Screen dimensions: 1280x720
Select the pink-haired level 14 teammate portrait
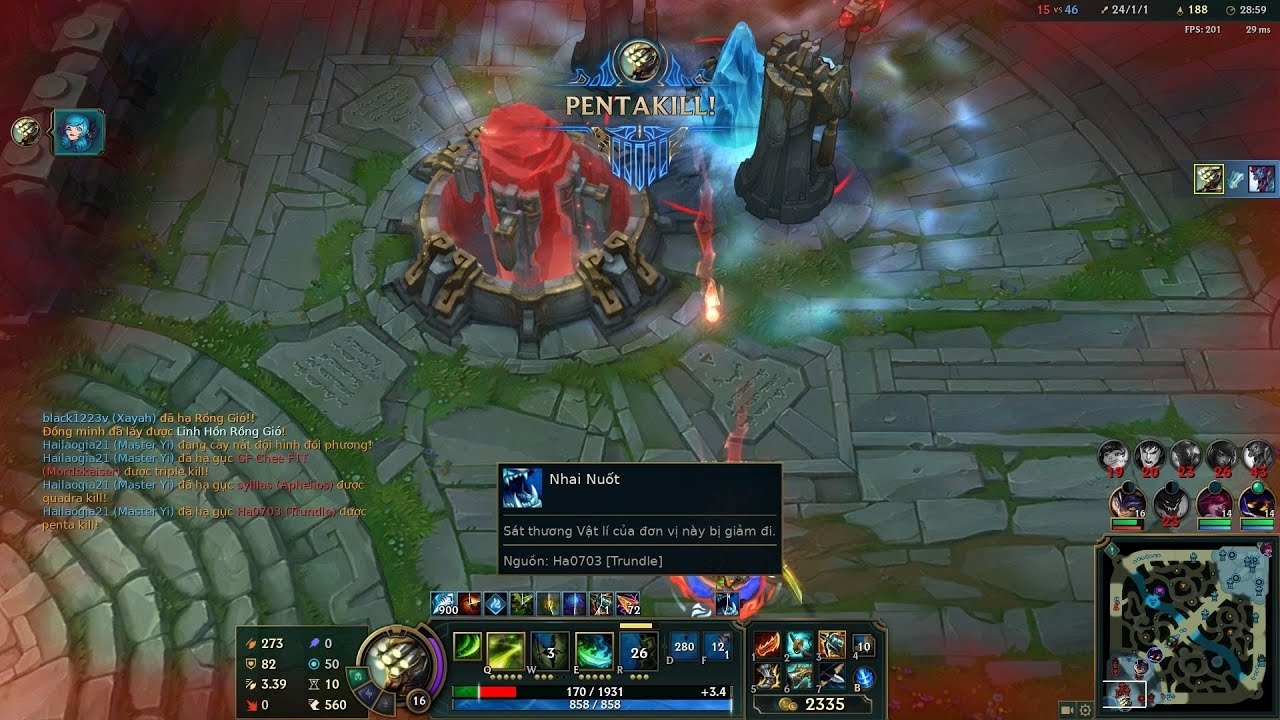coord(1214,500)
